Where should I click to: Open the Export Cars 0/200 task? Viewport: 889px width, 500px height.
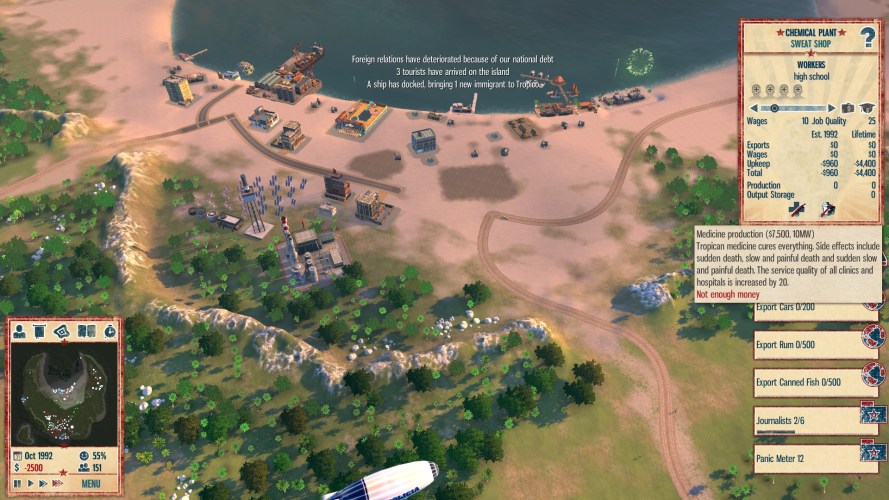816,308
